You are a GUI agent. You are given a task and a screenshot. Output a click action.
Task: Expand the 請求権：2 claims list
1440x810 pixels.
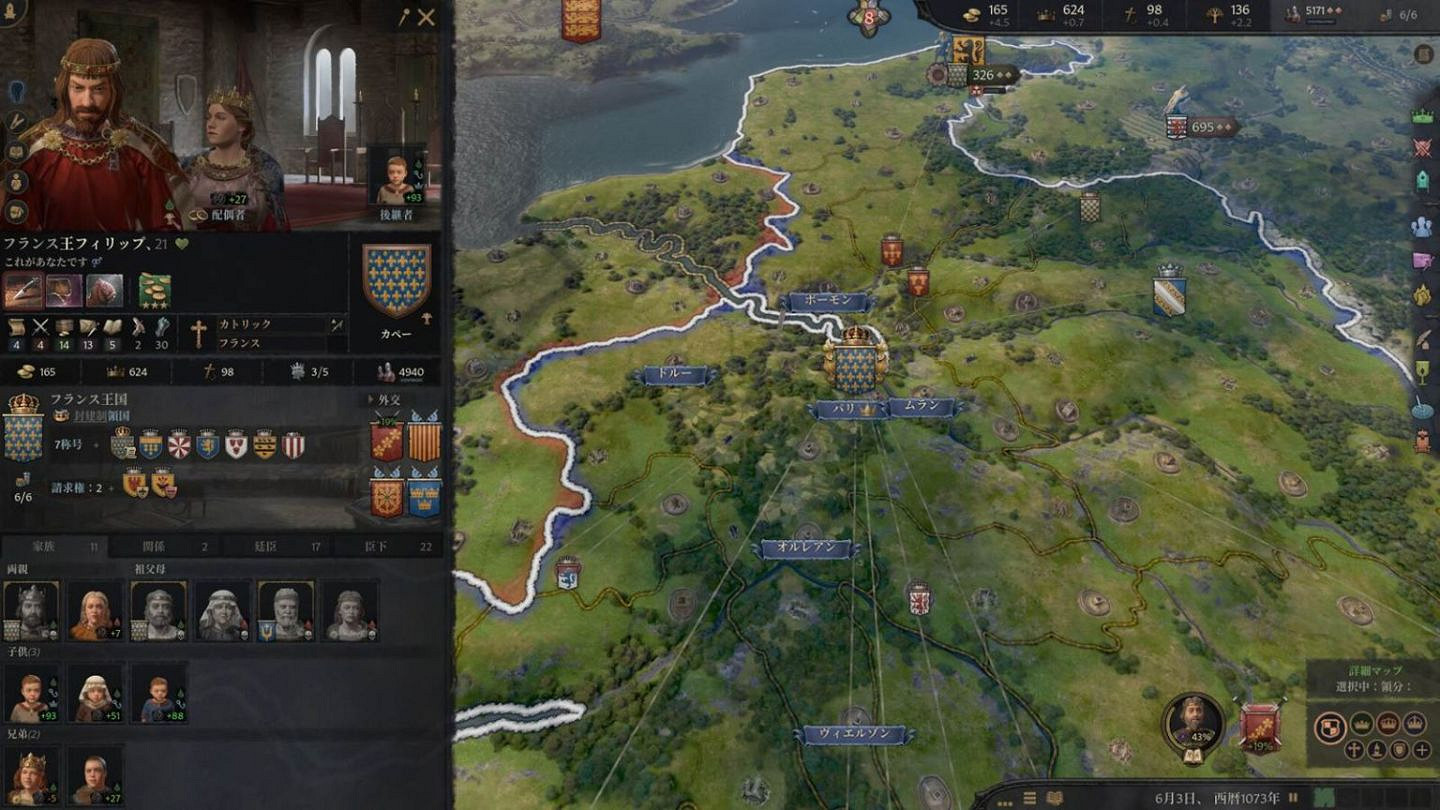click(x=111, y=488)
